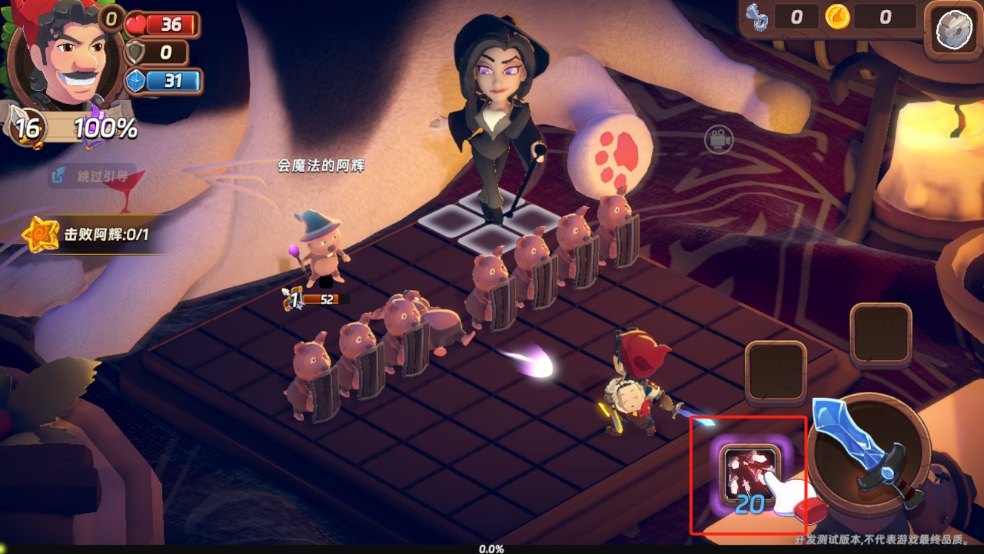
Task: Tap the silver key currency icon
Action: coord(757,17)
